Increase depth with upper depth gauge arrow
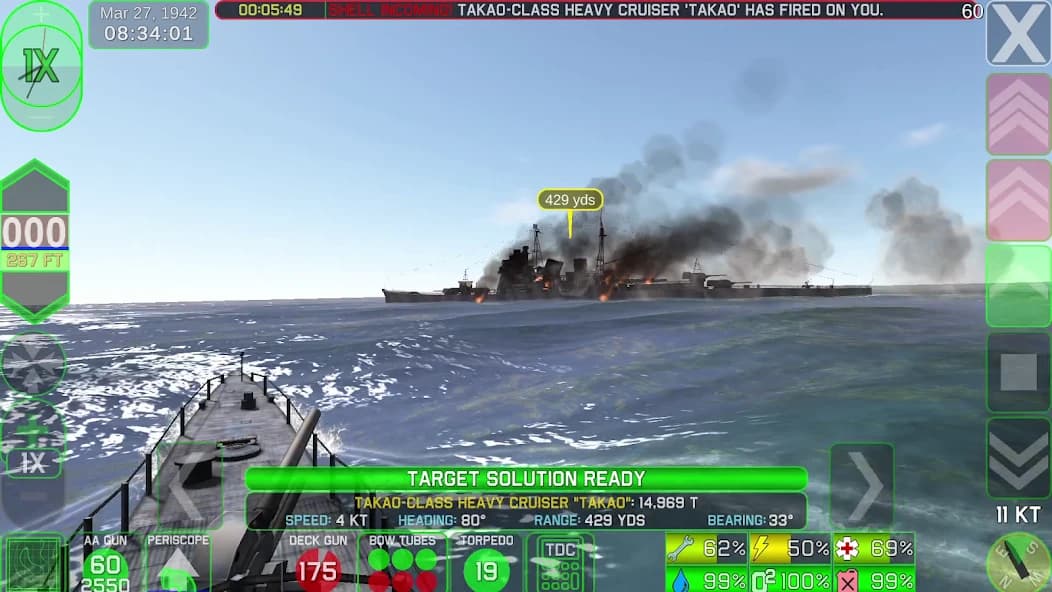 coord(35,188)
